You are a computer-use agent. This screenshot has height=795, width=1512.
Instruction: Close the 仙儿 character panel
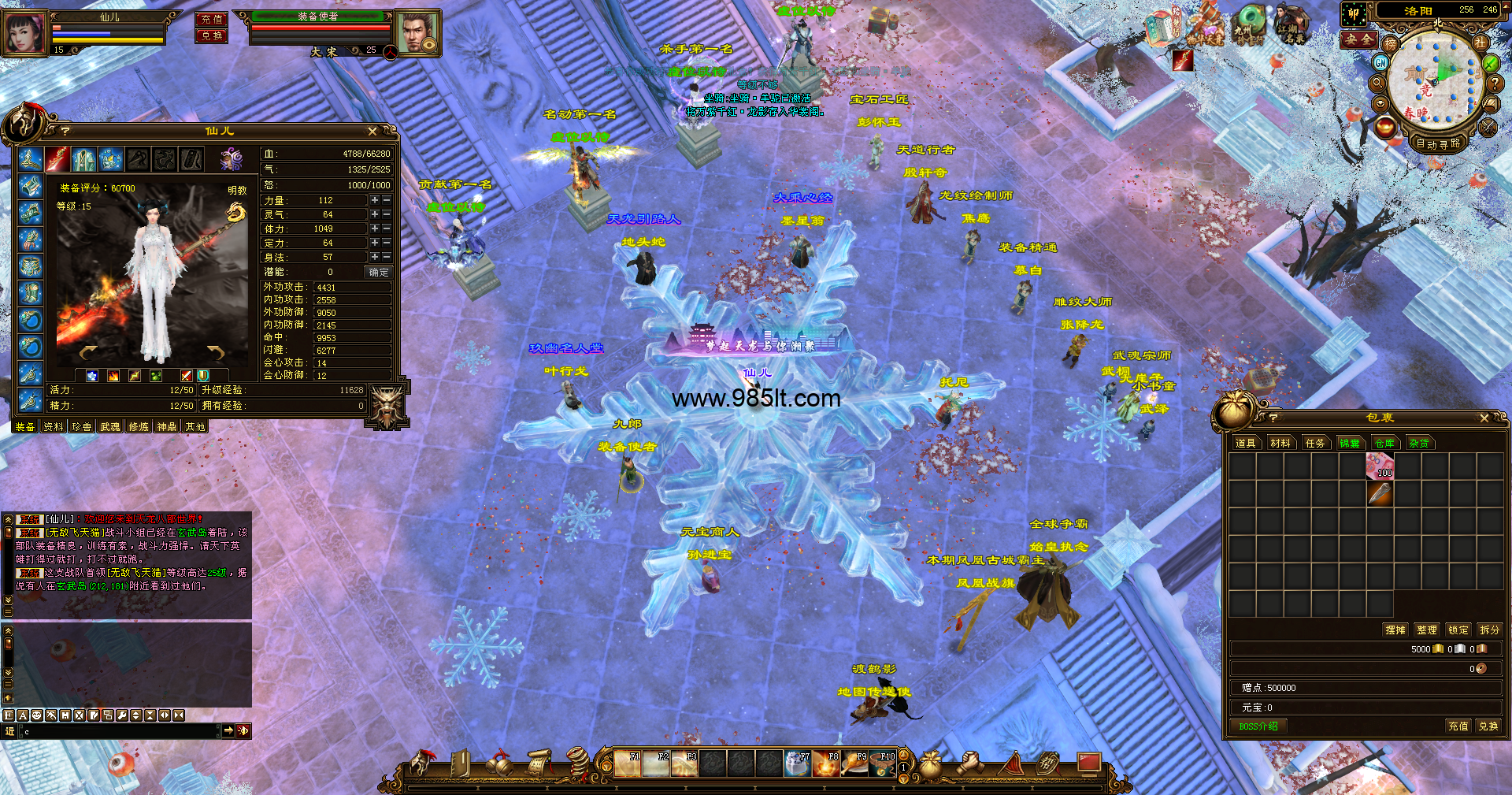[372, 132]
